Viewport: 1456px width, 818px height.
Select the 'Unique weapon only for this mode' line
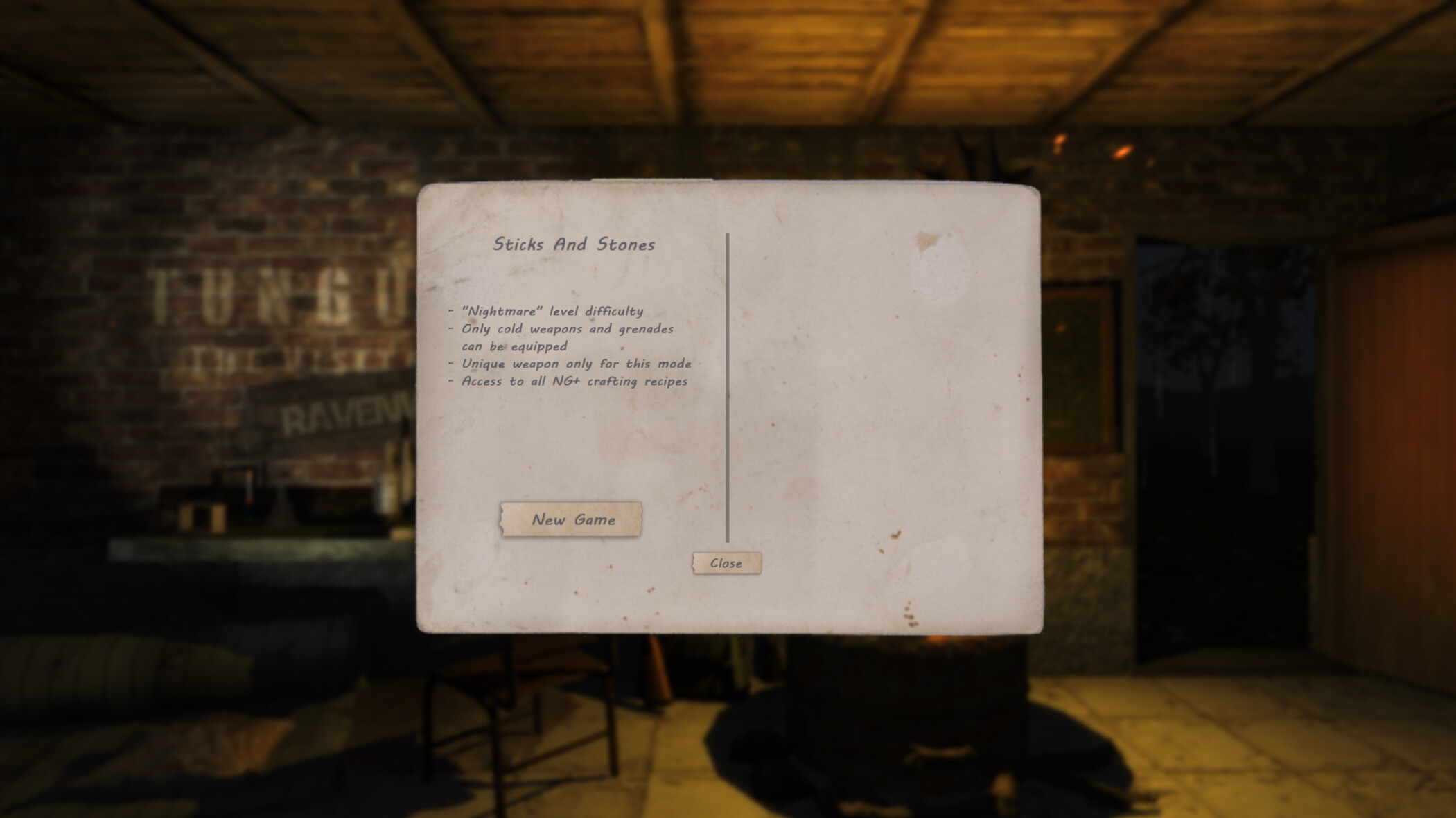pyautogui.click(x=573, y=364)
